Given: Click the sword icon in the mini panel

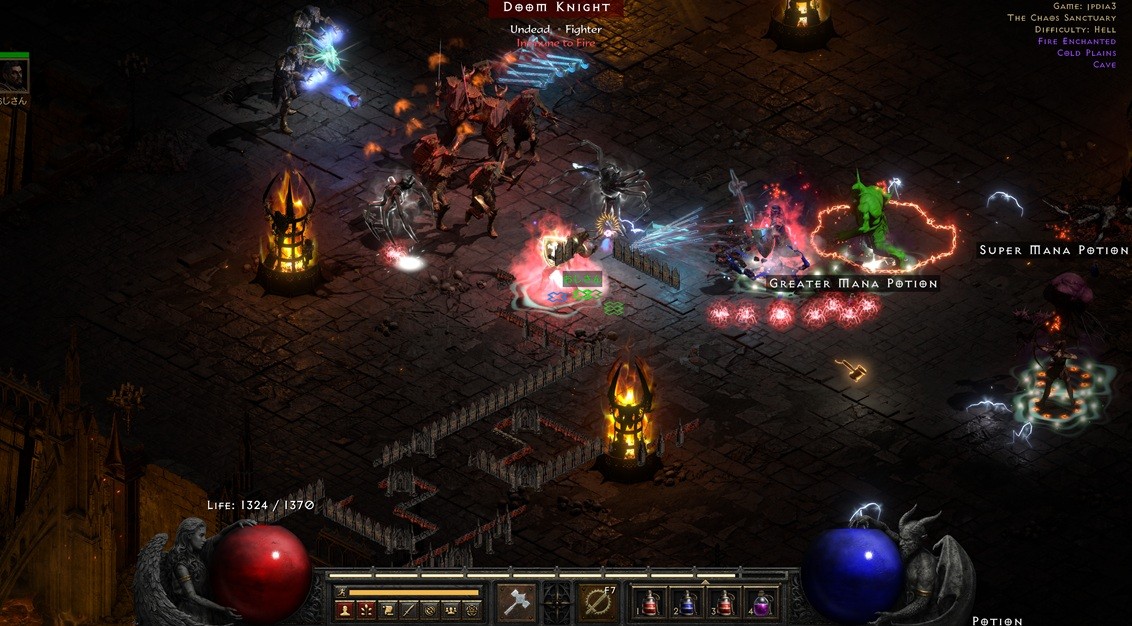Looking at the screenshot, I should click(408, 610).
